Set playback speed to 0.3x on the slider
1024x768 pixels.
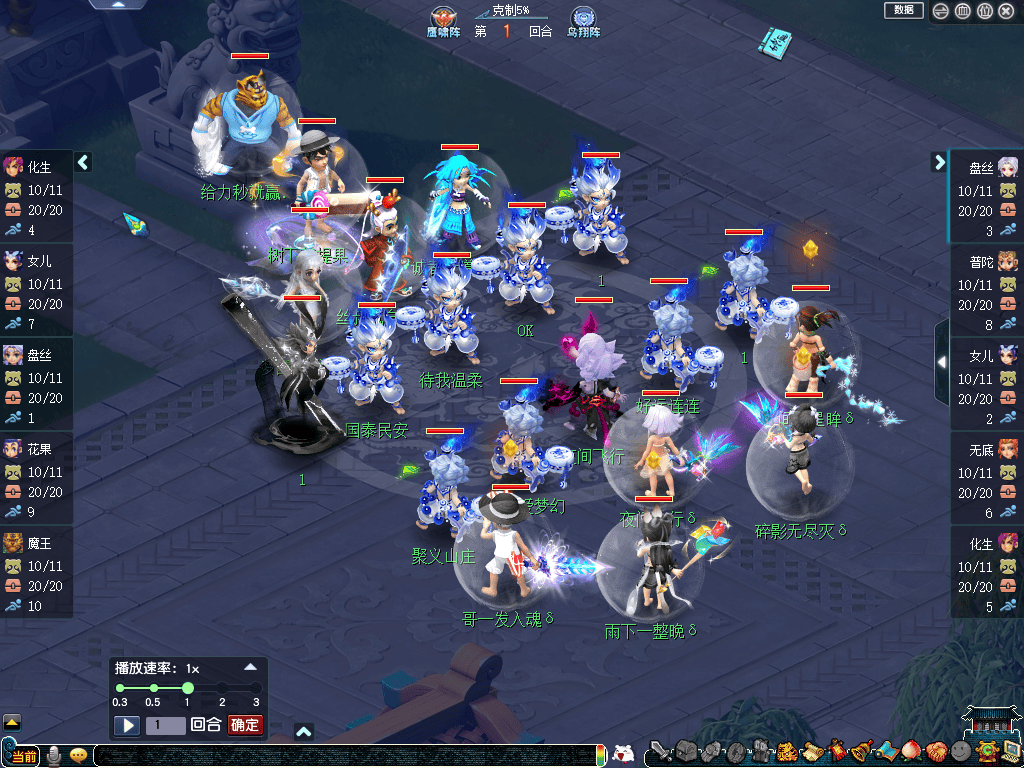pos(120,688)
